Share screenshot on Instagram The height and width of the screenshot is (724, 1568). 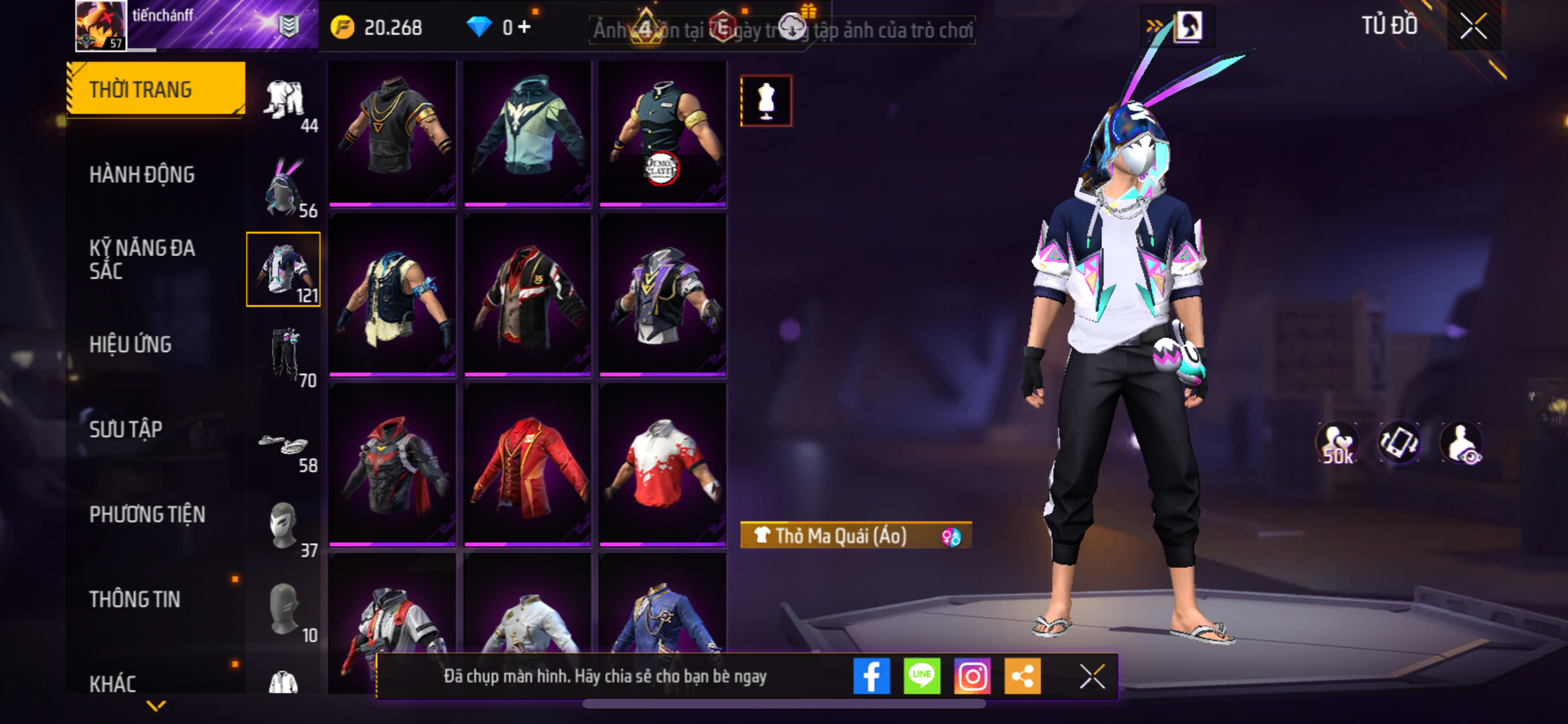tap(972, 676)
